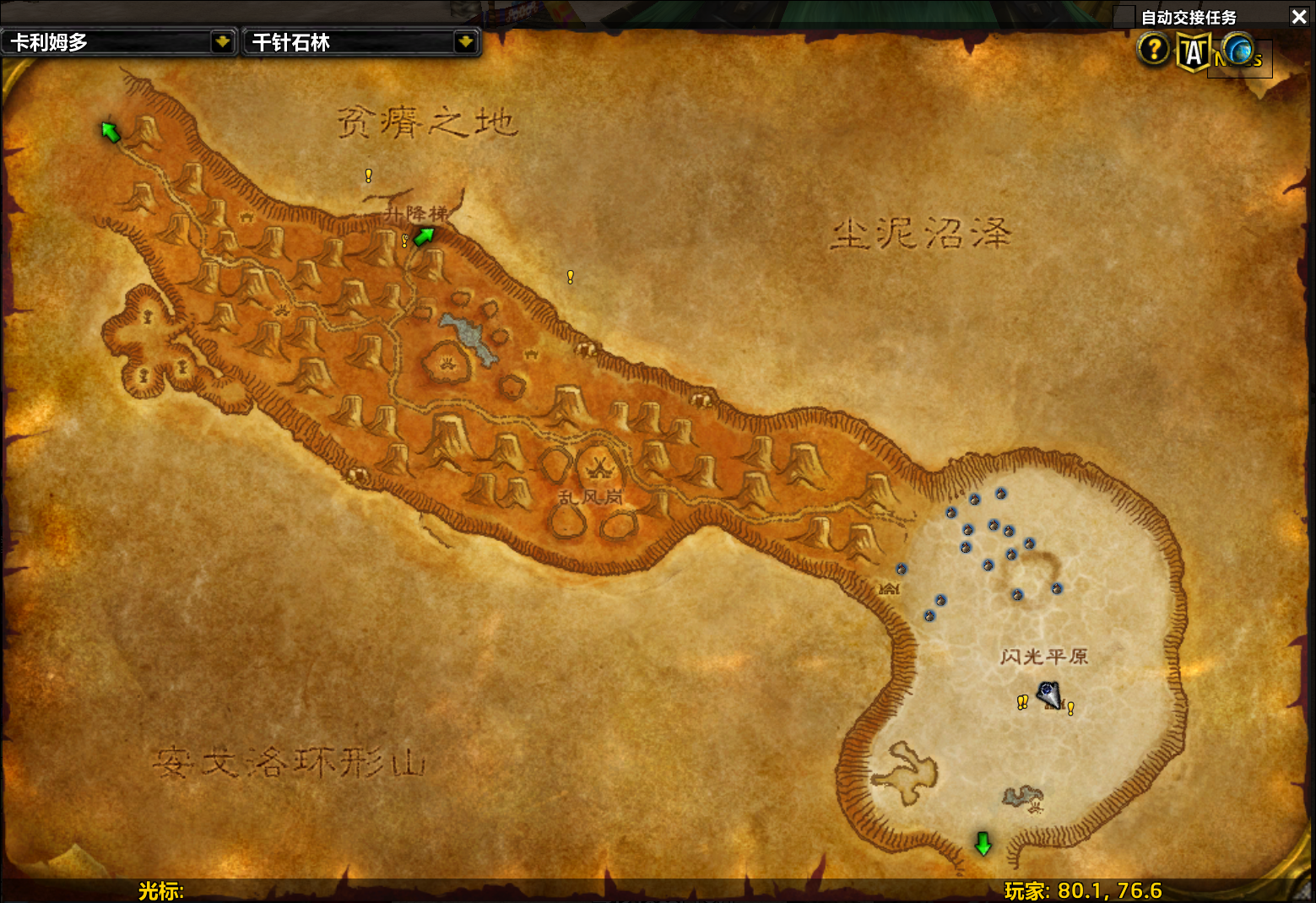Open the 卡利姆多 continent dropdown

coord(222,42)
